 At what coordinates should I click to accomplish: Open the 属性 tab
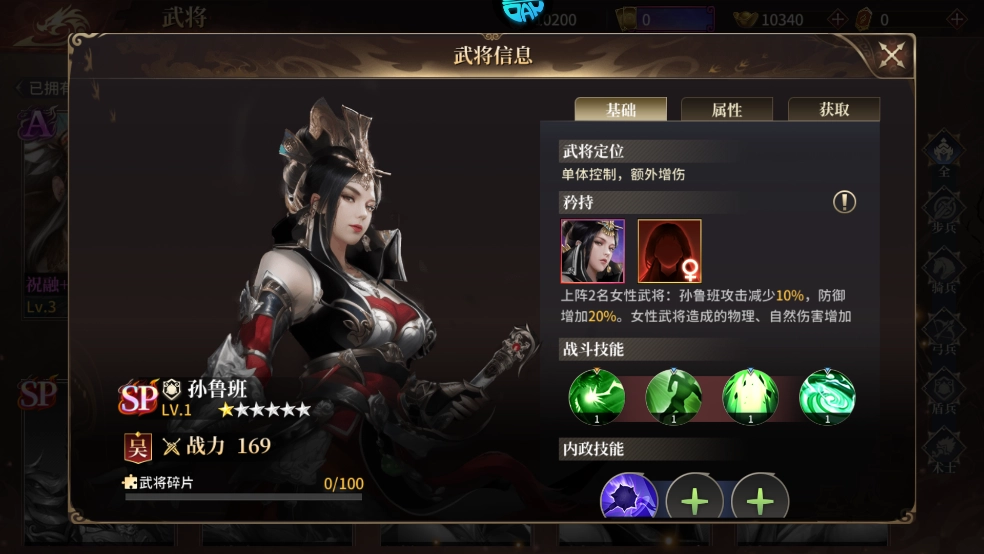727,110
